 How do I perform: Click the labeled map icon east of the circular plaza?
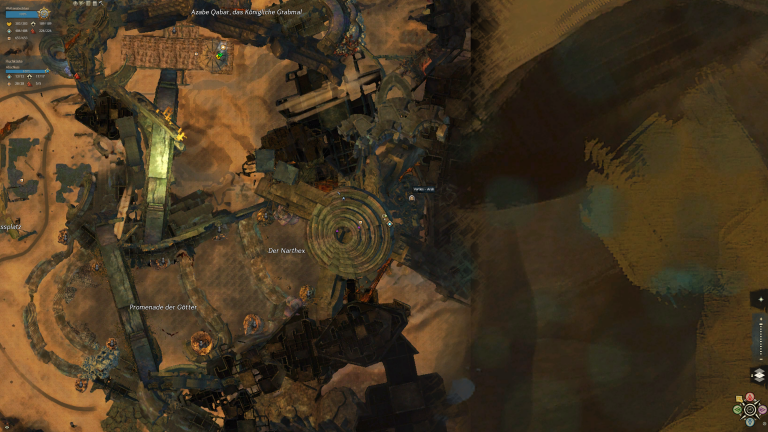411,198
